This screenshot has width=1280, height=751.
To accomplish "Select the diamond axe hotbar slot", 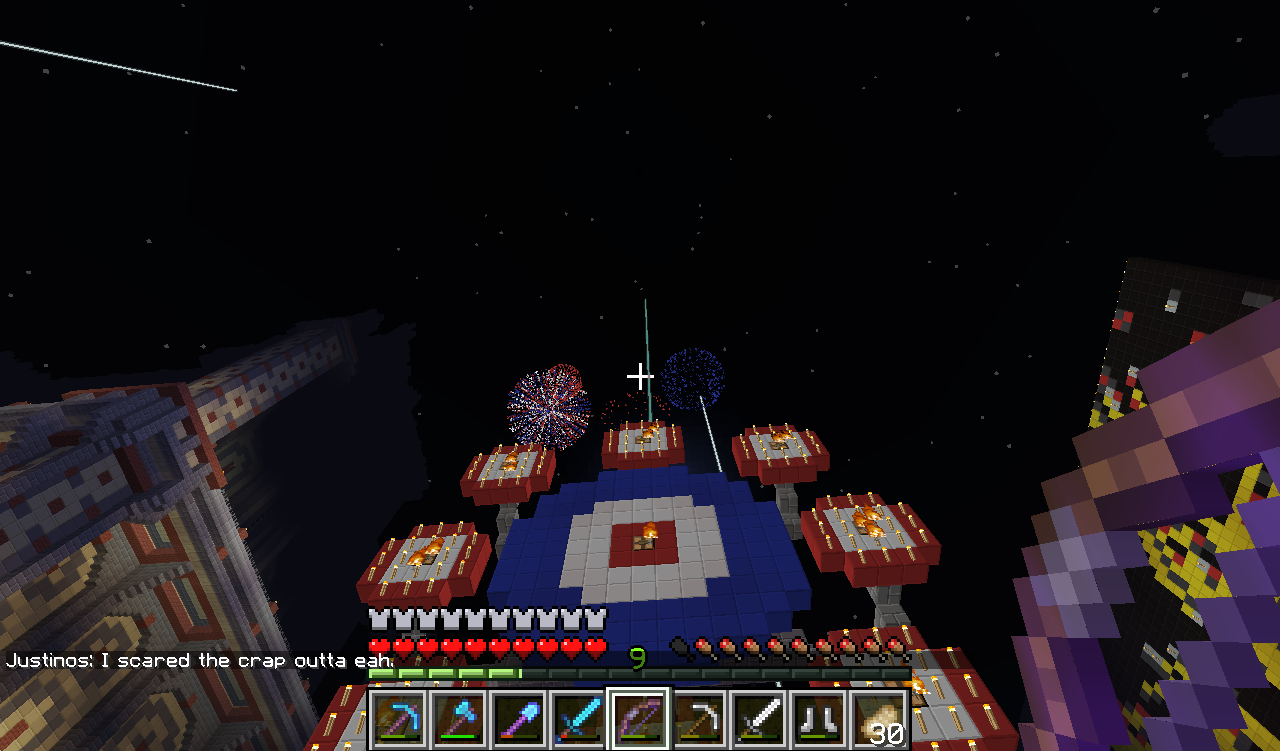I will click(x=459, y=719).
